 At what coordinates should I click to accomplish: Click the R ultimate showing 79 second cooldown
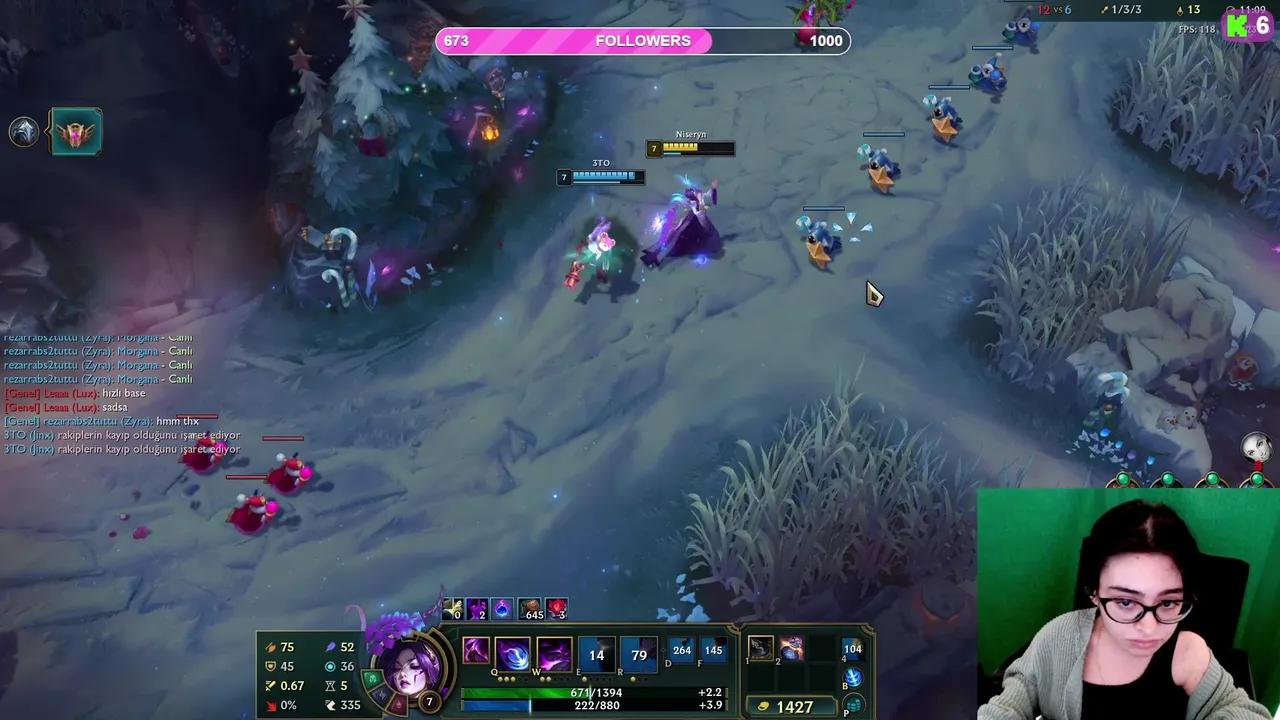pos(640,652)
